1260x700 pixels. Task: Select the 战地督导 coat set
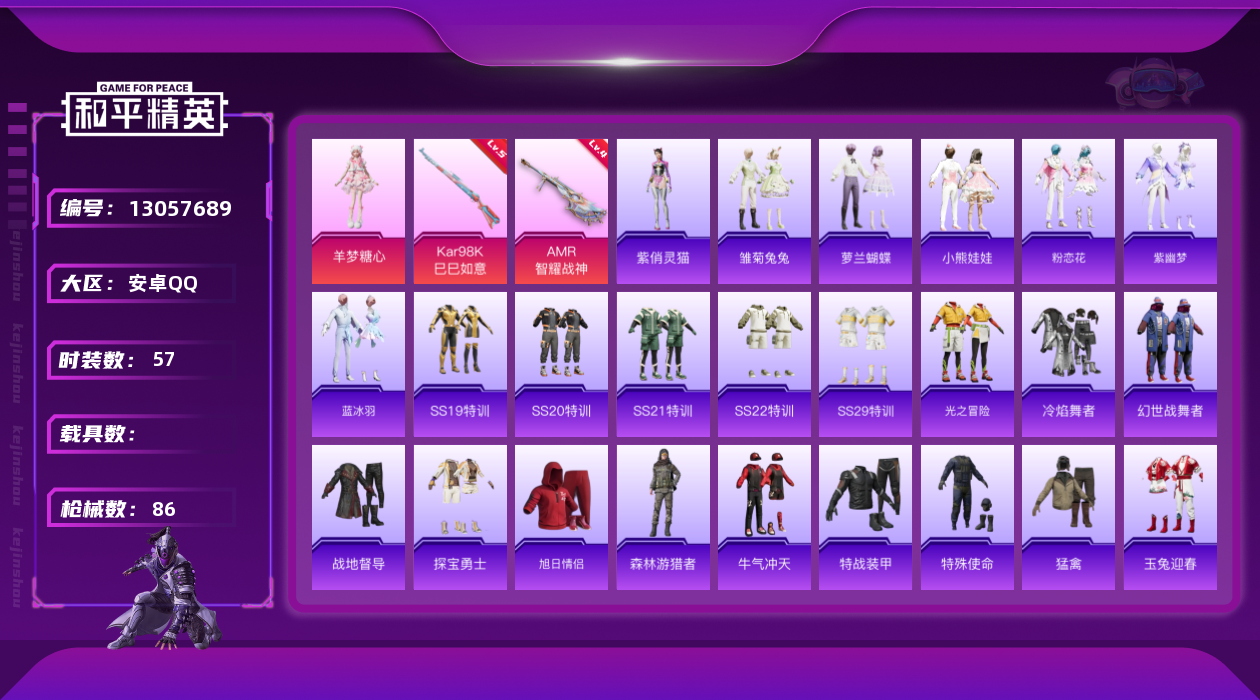click(x=358, y=516)
